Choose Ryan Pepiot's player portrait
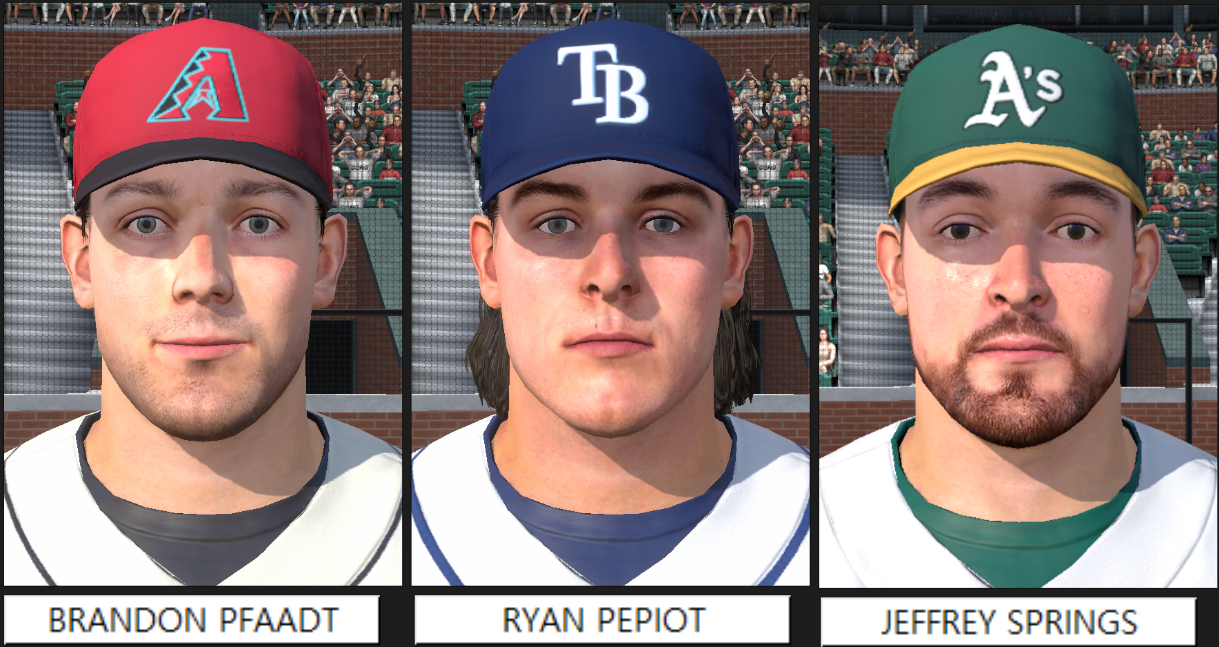 click(x=610, y=295)
